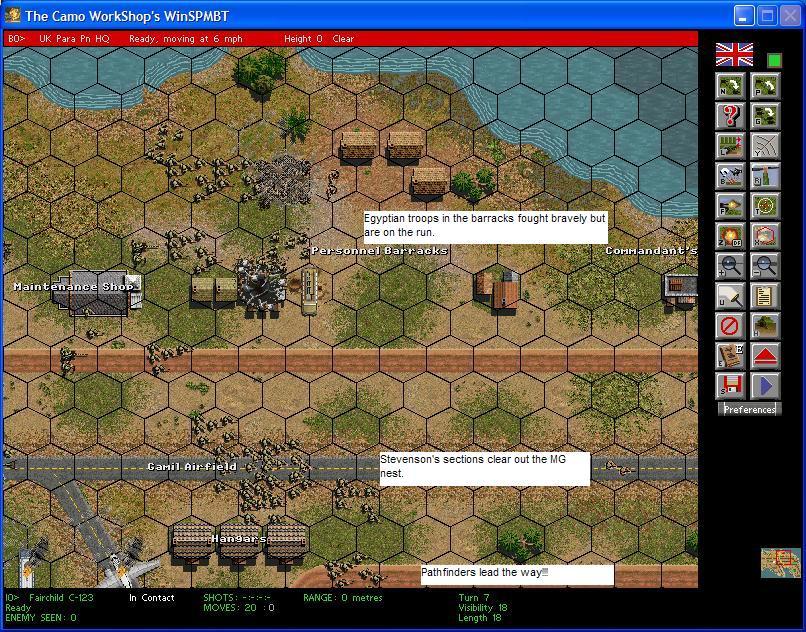Save the game with the floppy disk button
Screen dimensions: 806x632
[731, 386]
